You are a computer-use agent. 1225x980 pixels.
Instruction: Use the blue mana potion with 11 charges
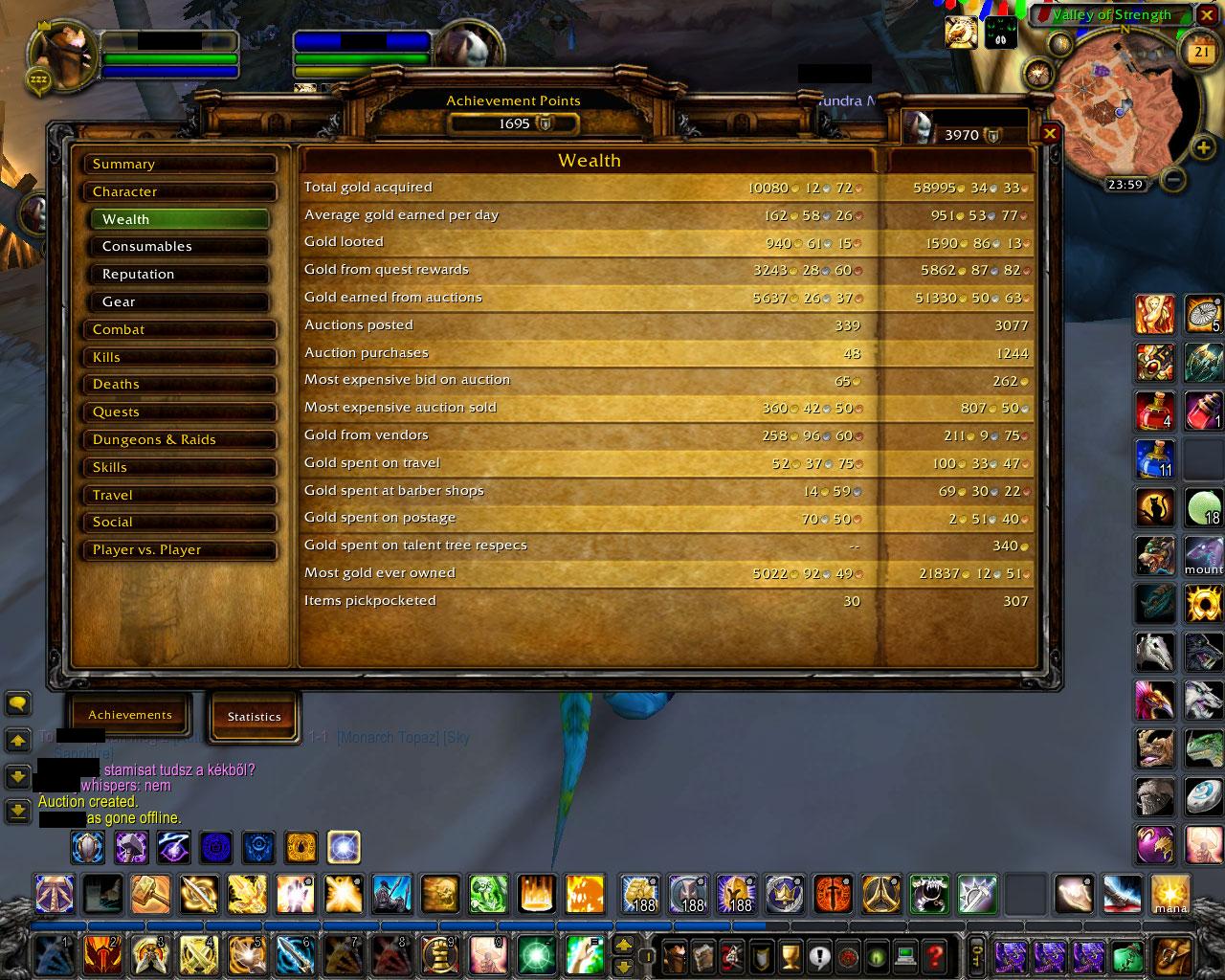tap(1155, 459)
